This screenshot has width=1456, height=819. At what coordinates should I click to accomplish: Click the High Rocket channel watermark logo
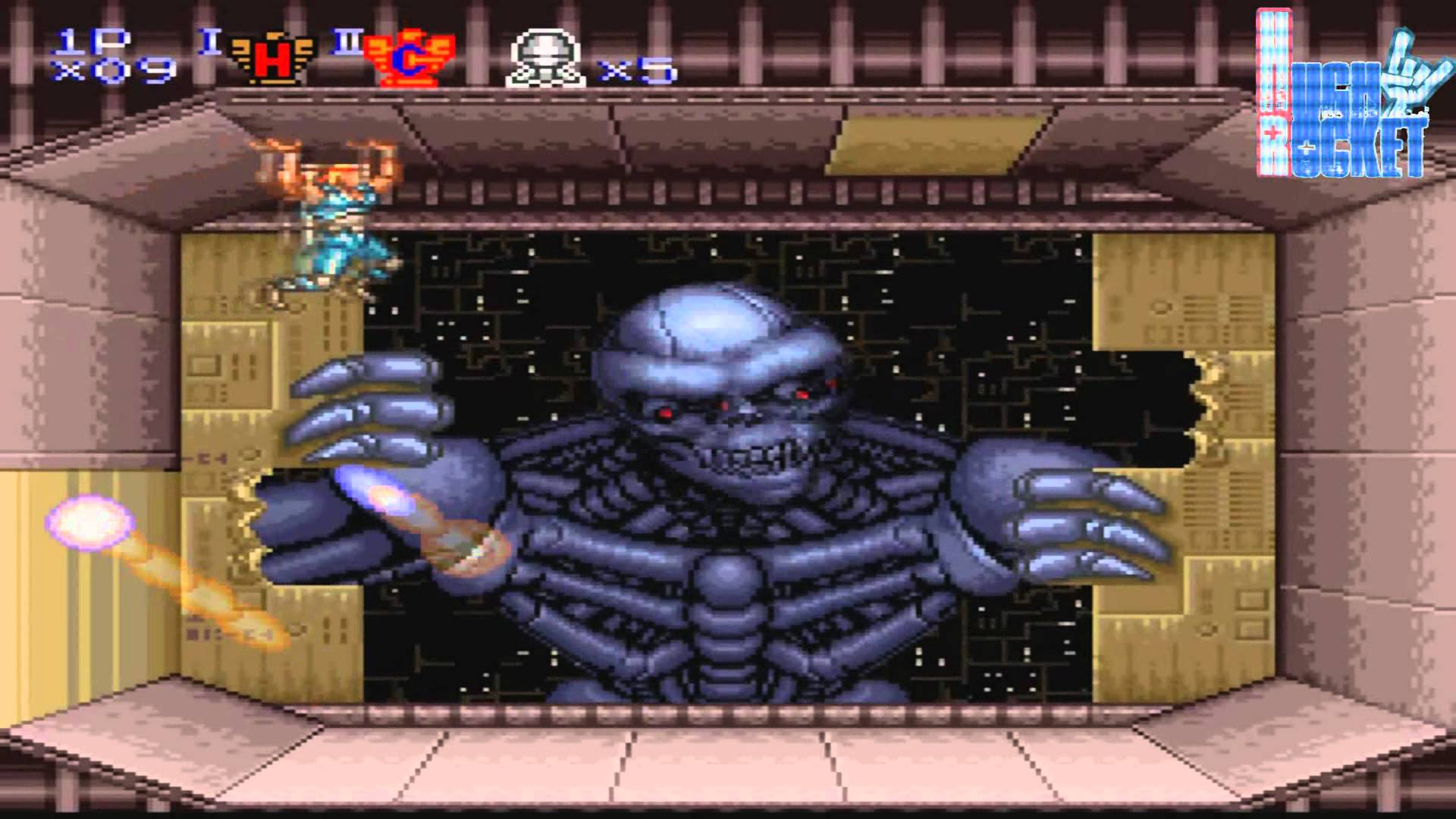tap(1341, 95)
